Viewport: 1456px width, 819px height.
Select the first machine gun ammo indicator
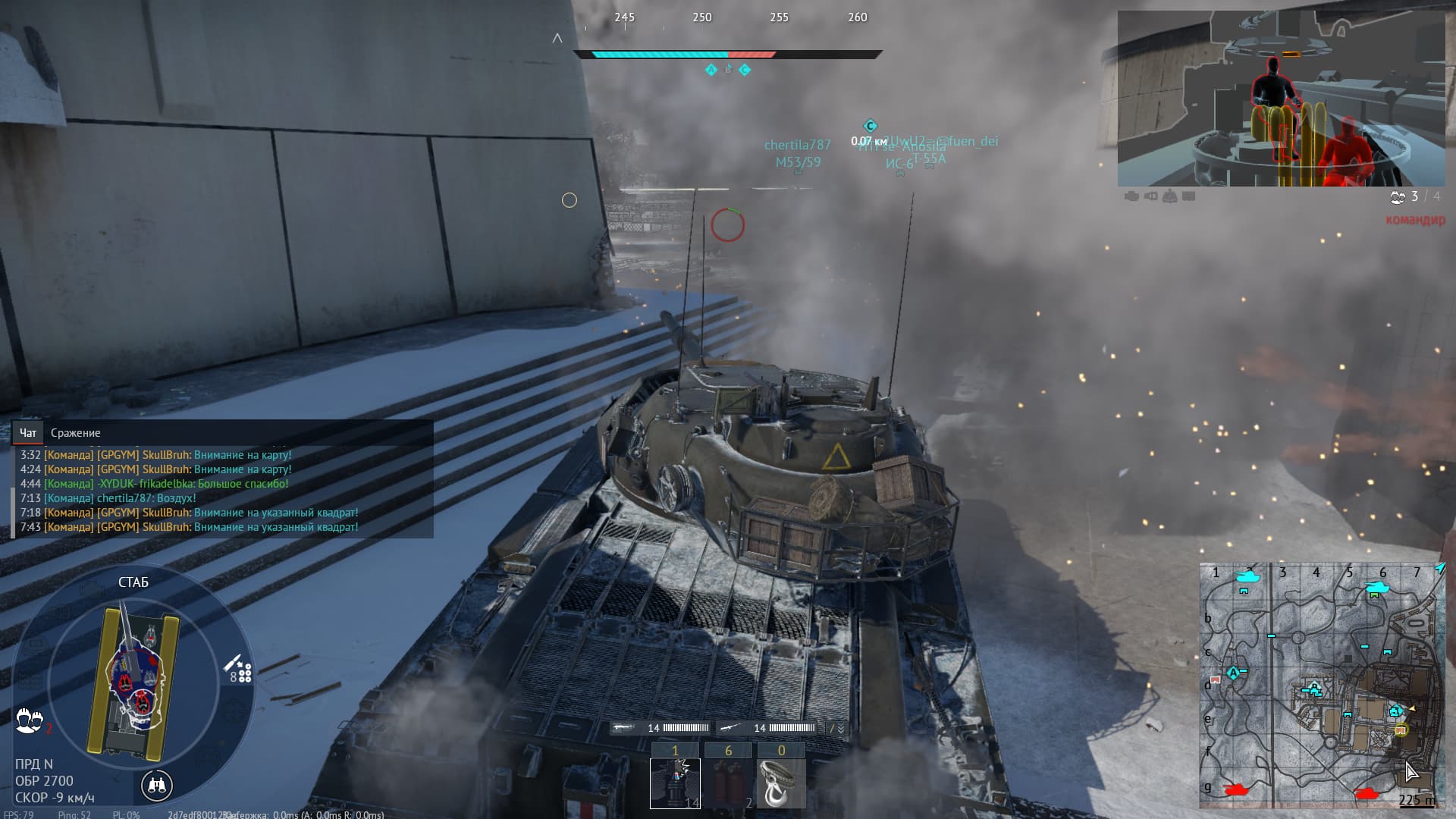pyautogui.click(x=661, y=728)
